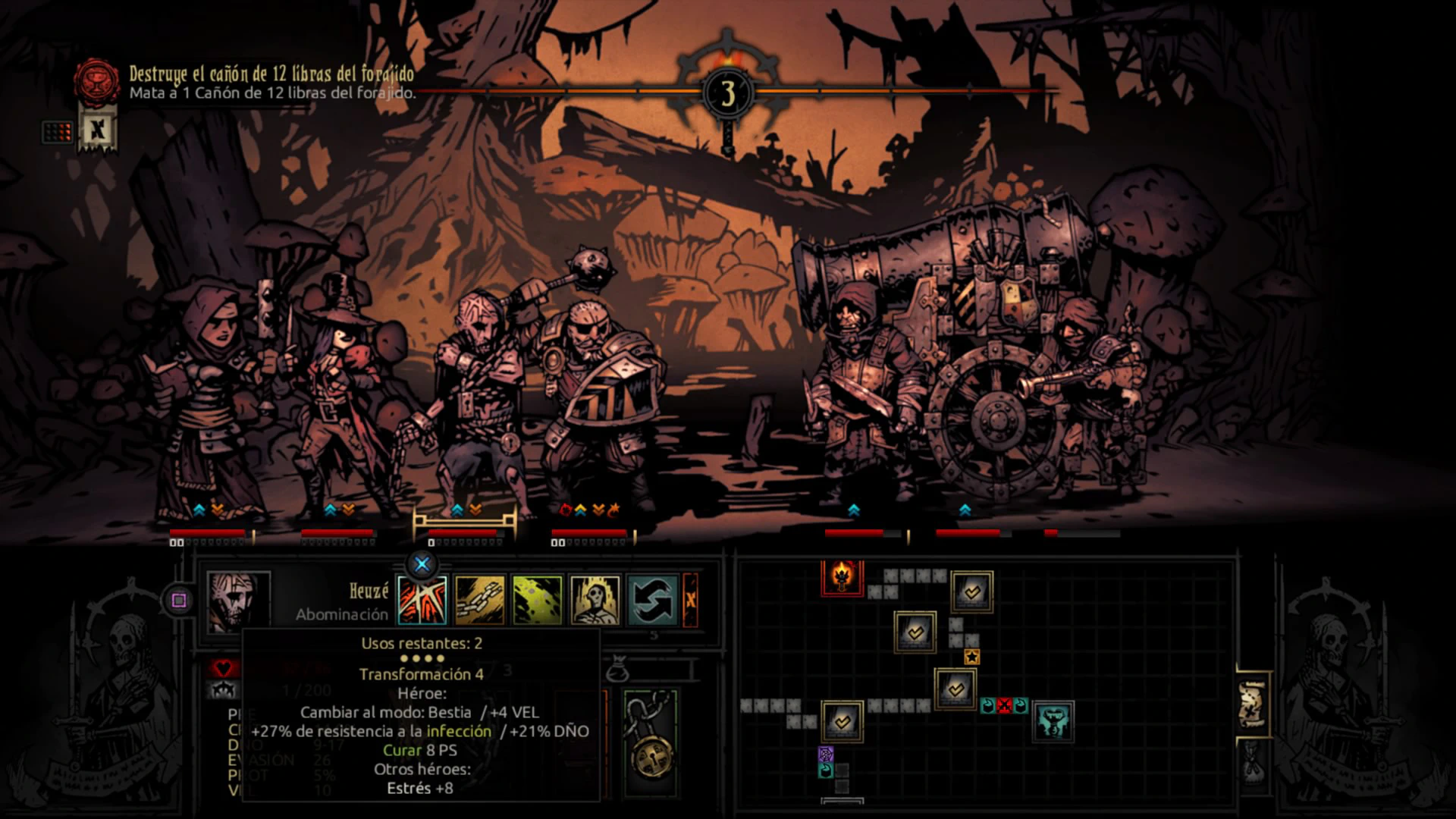
Task: Click the teal boss room on map
Action: tap(1053, 722)
